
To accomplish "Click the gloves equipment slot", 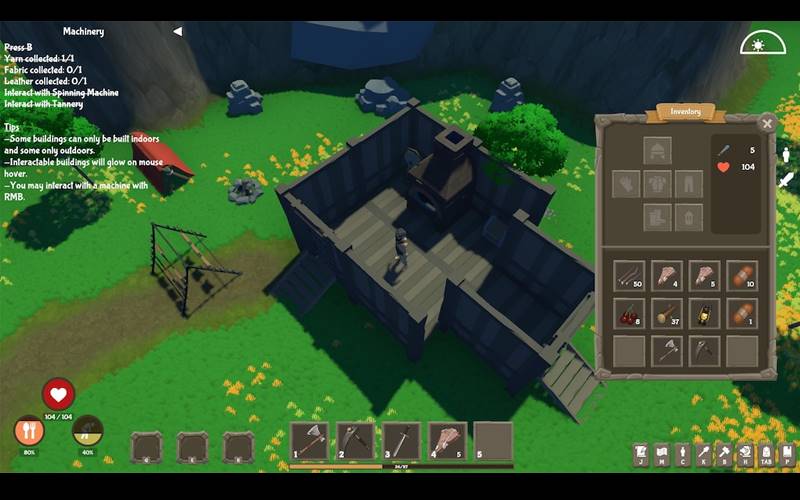I will [x=626, y=184].
